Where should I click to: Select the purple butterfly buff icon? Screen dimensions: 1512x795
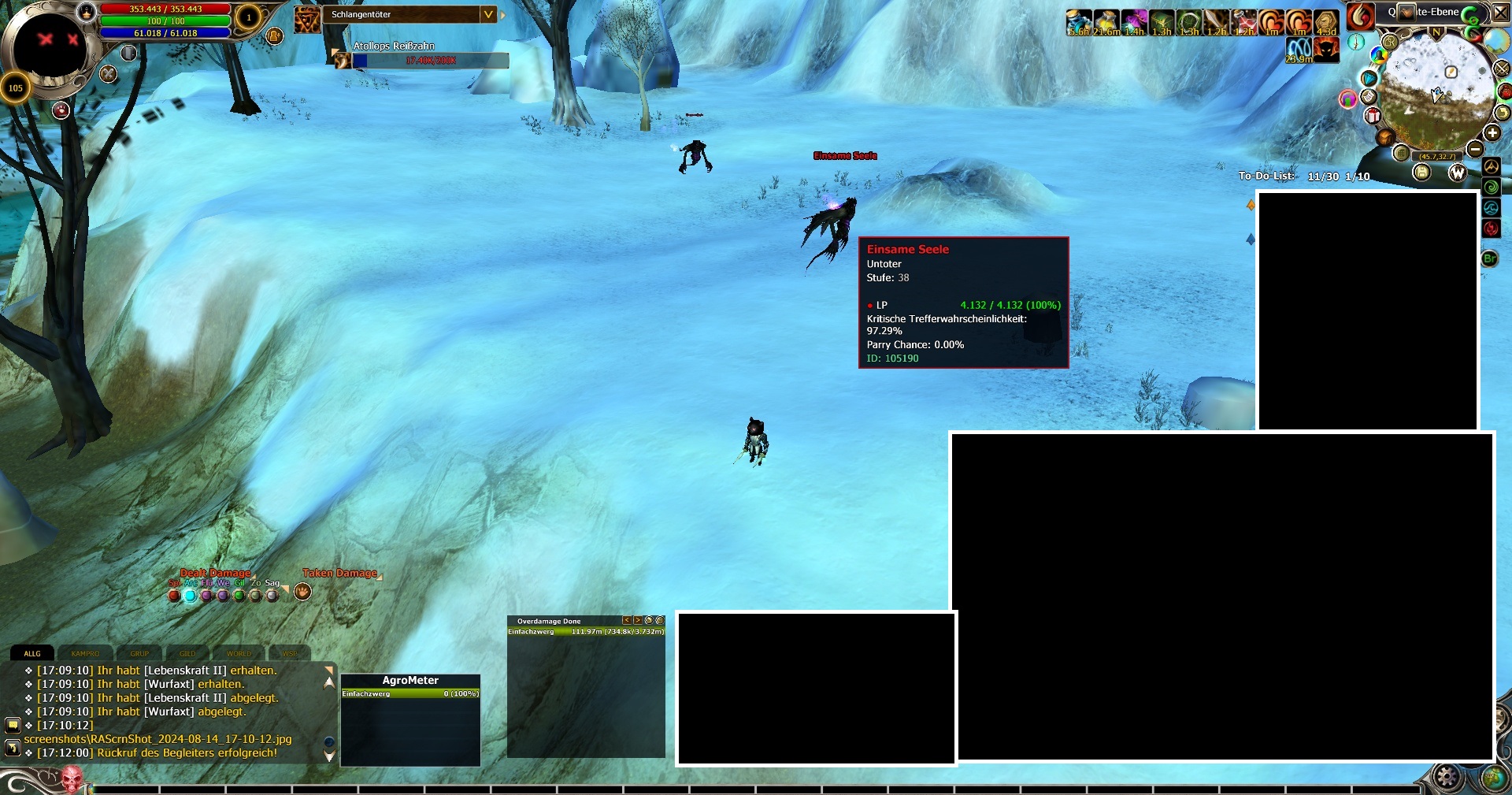pos(1134,23)
